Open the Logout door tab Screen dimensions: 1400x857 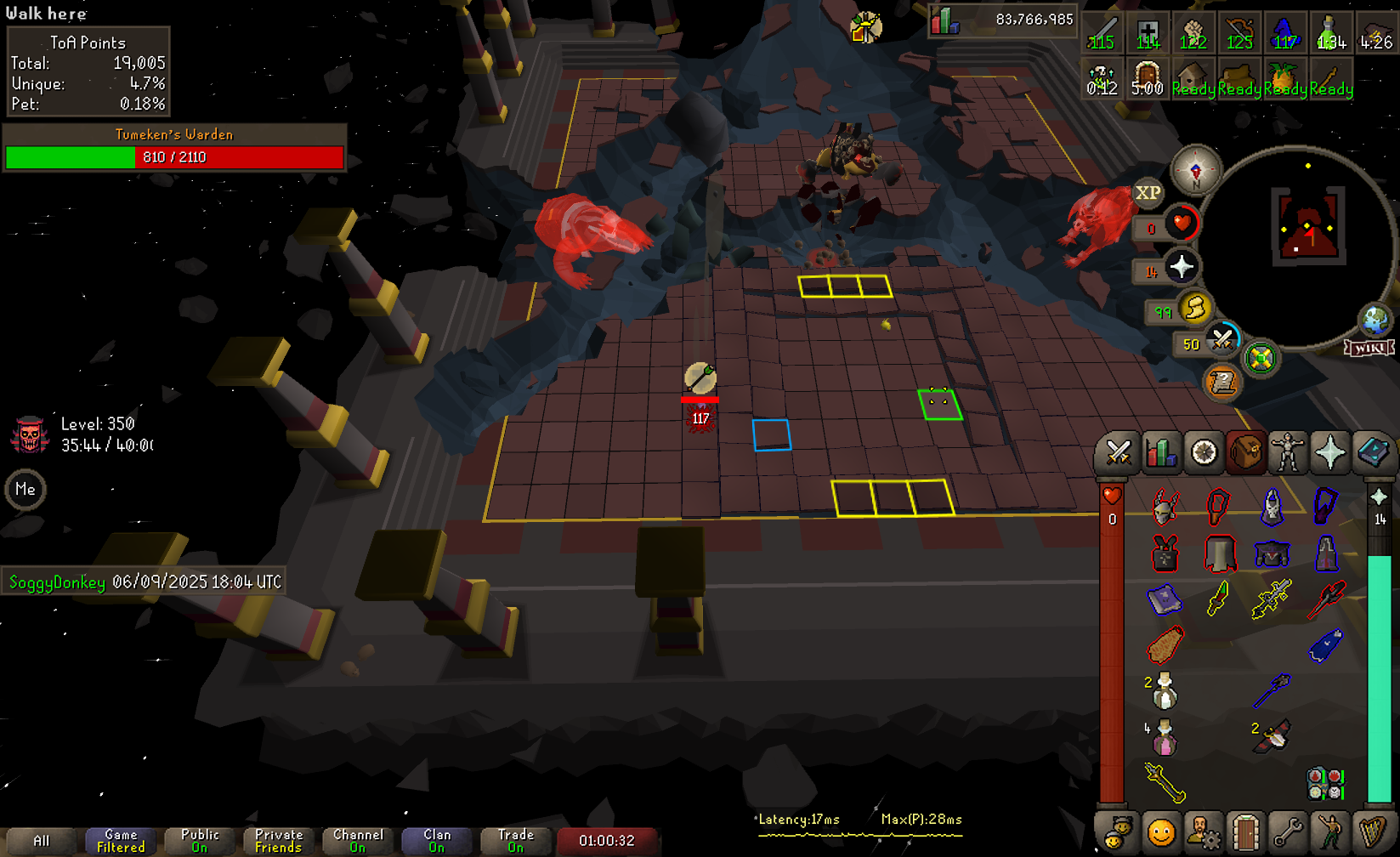point(1245,833)
